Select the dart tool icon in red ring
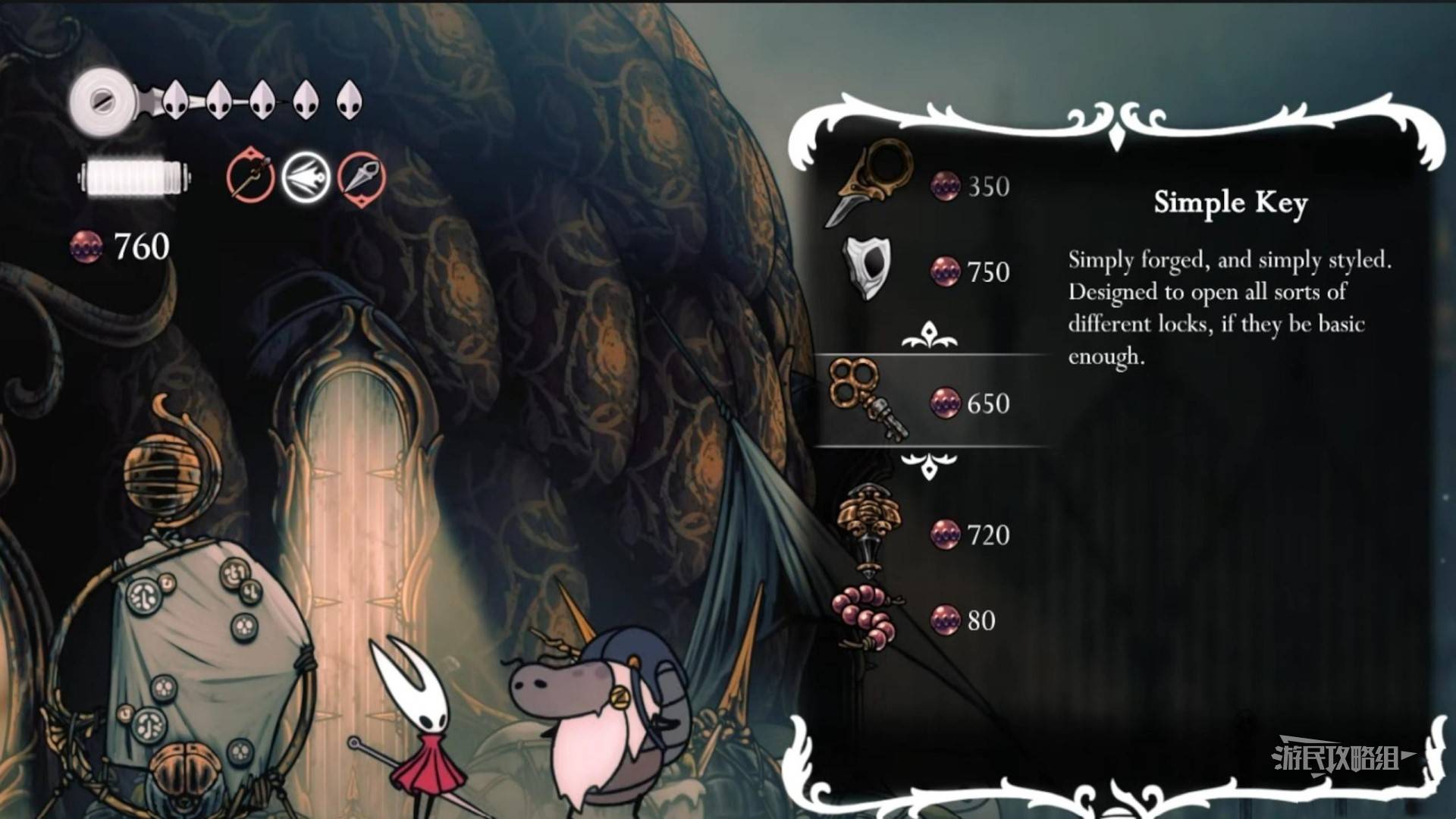Viewport: 1456px width, 819px height. [x=361, y=177]
